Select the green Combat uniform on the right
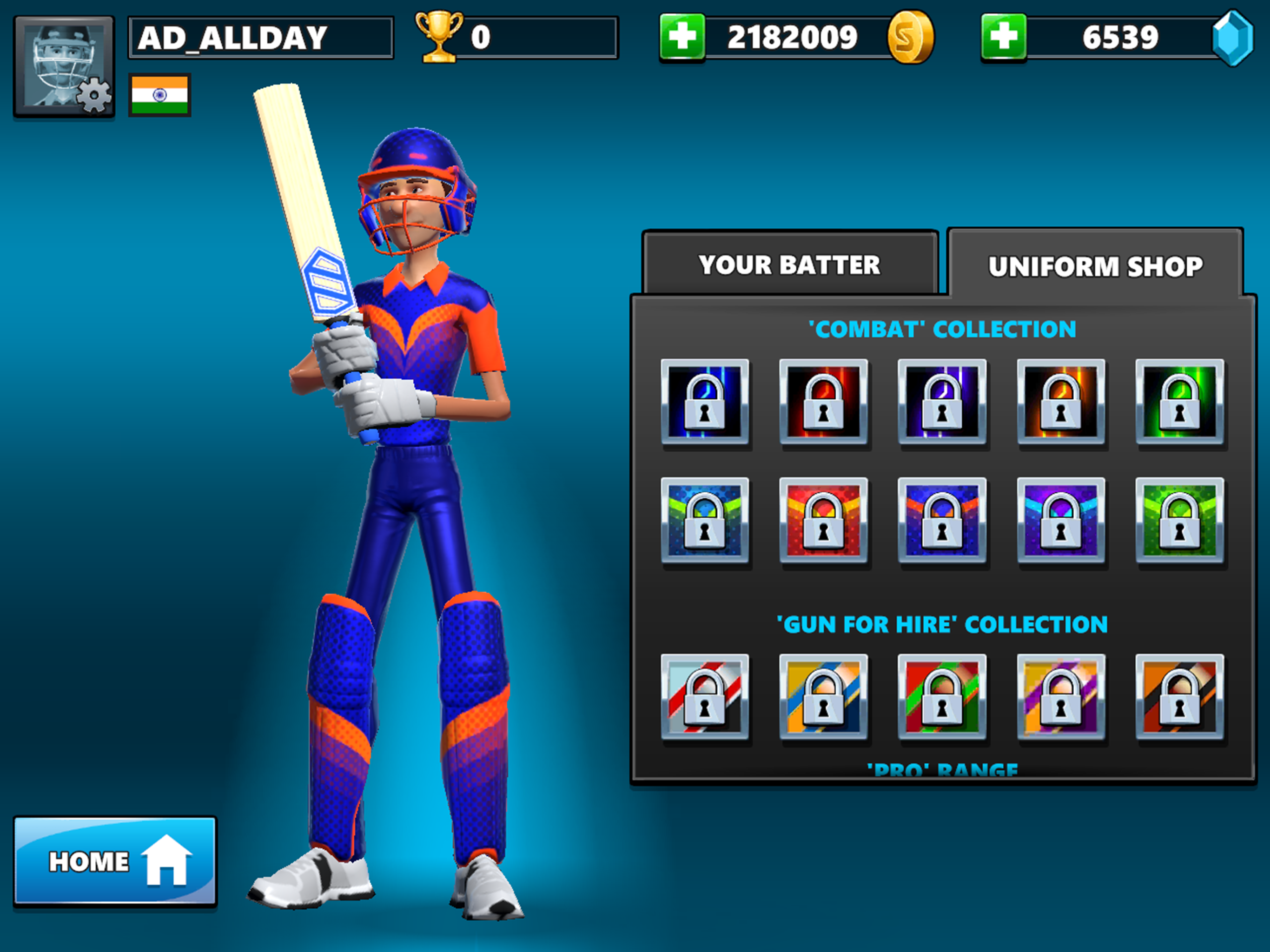 1179,403
